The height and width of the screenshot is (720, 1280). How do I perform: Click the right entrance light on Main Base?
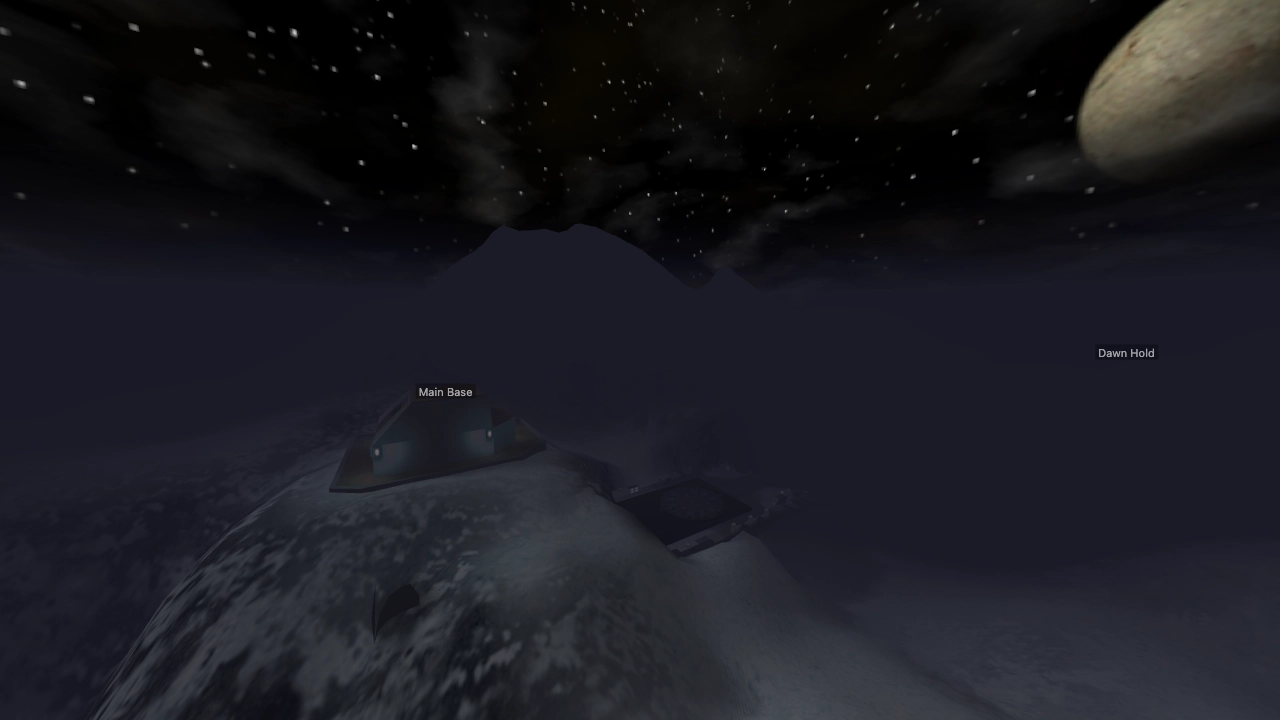coord(489,433)
